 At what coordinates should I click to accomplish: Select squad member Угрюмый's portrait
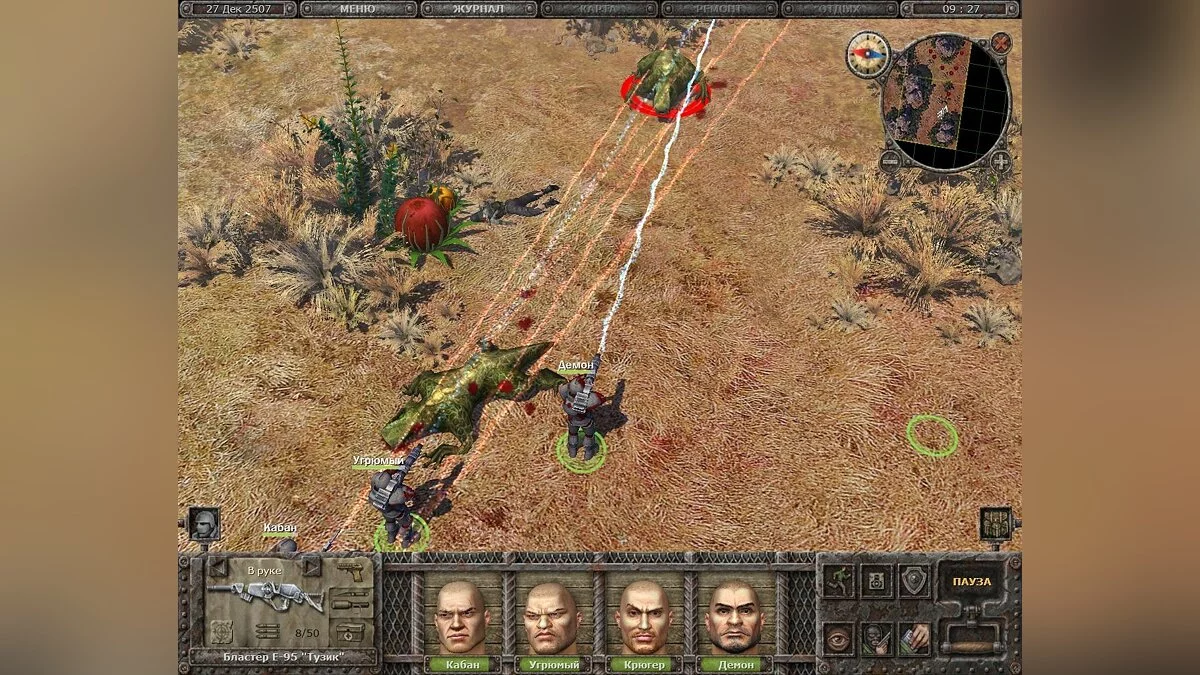551,617
